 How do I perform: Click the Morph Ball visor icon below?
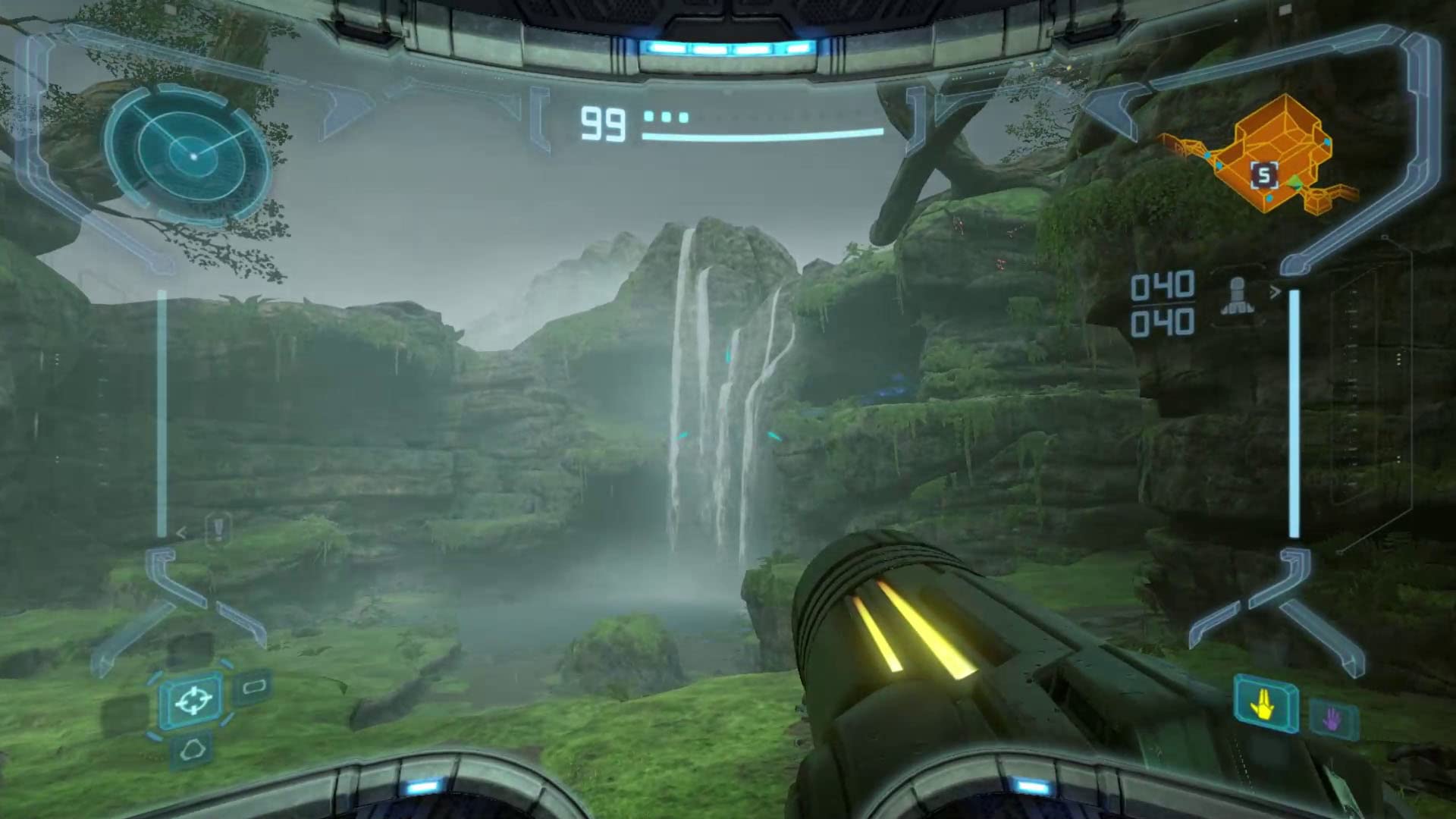pyautogui.click(x=192, y=751)
